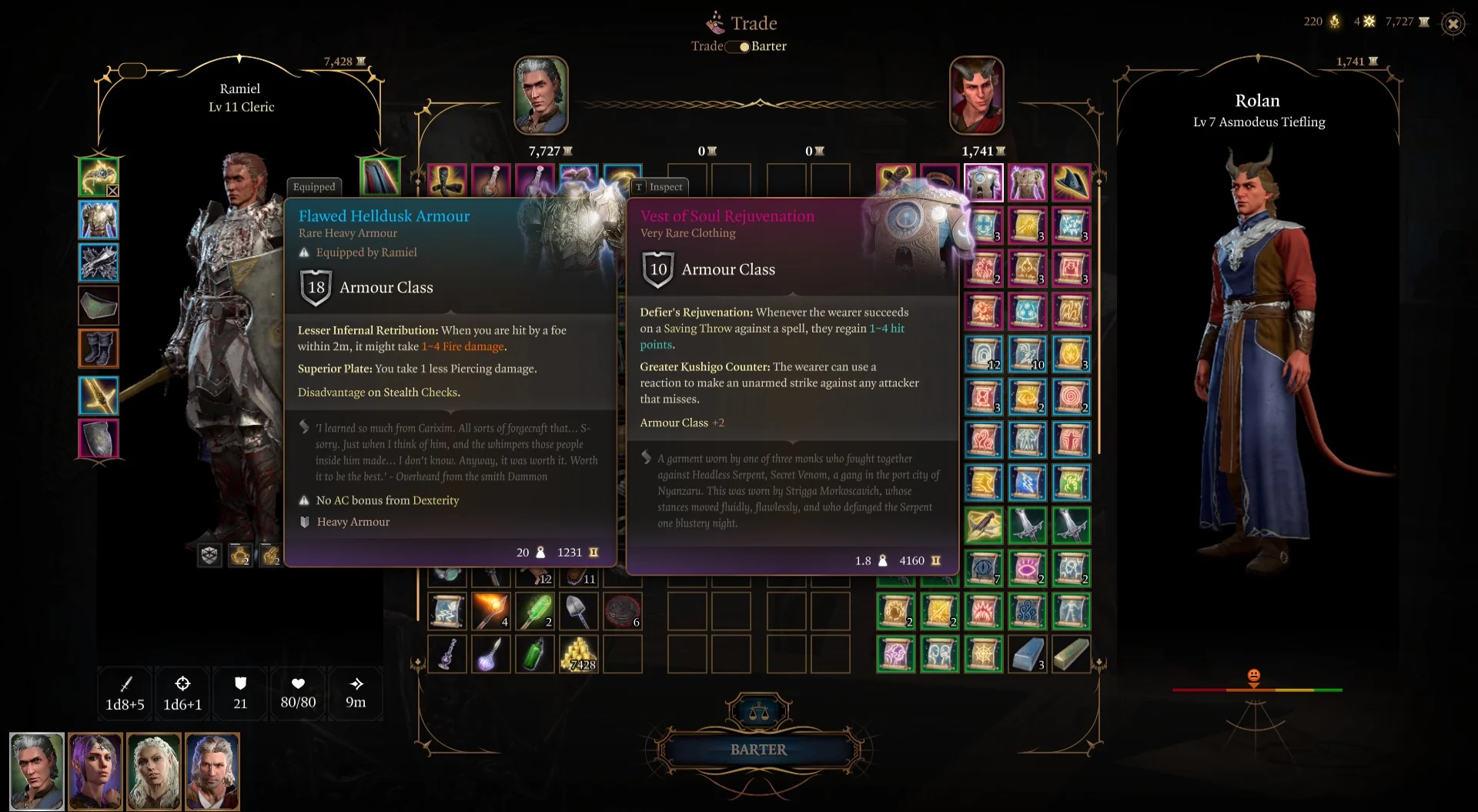Viewport: 1478px width, 812px height.
Task: Click Ramiel's equipped shield slot
Action: 99,439
